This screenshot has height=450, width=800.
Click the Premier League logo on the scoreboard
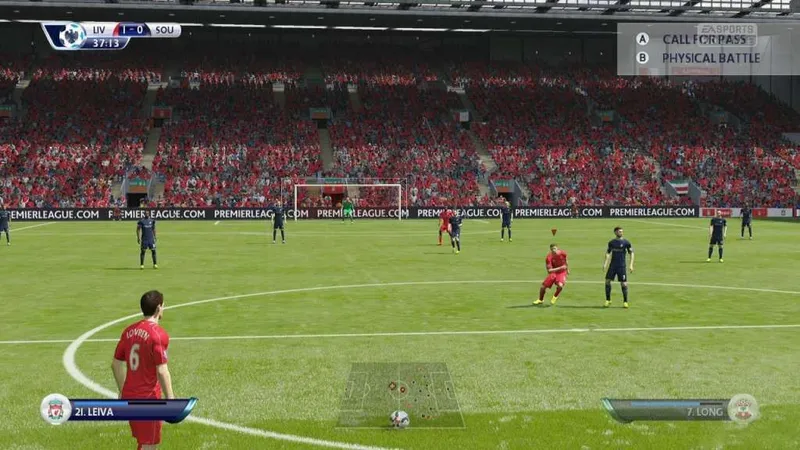(71, 36)
